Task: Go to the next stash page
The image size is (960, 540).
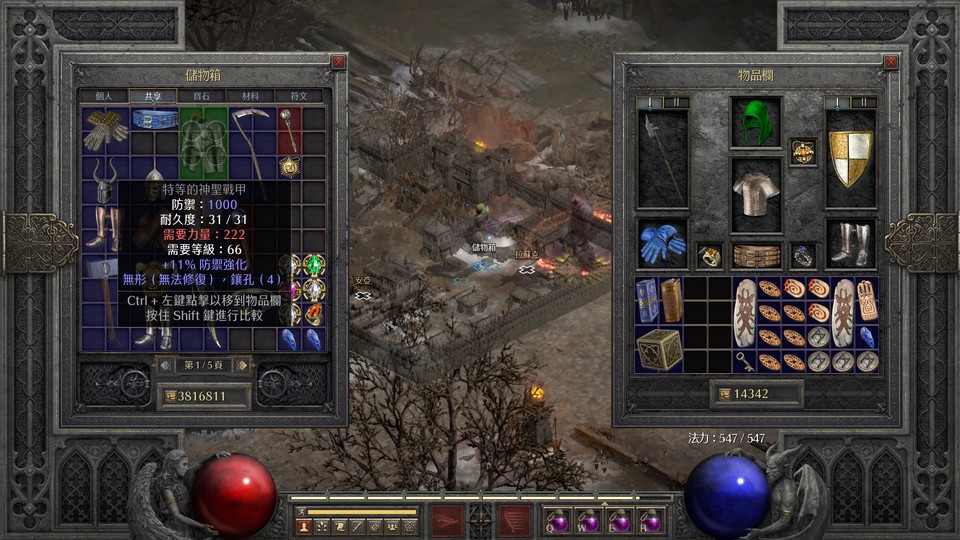Action: 242,365
